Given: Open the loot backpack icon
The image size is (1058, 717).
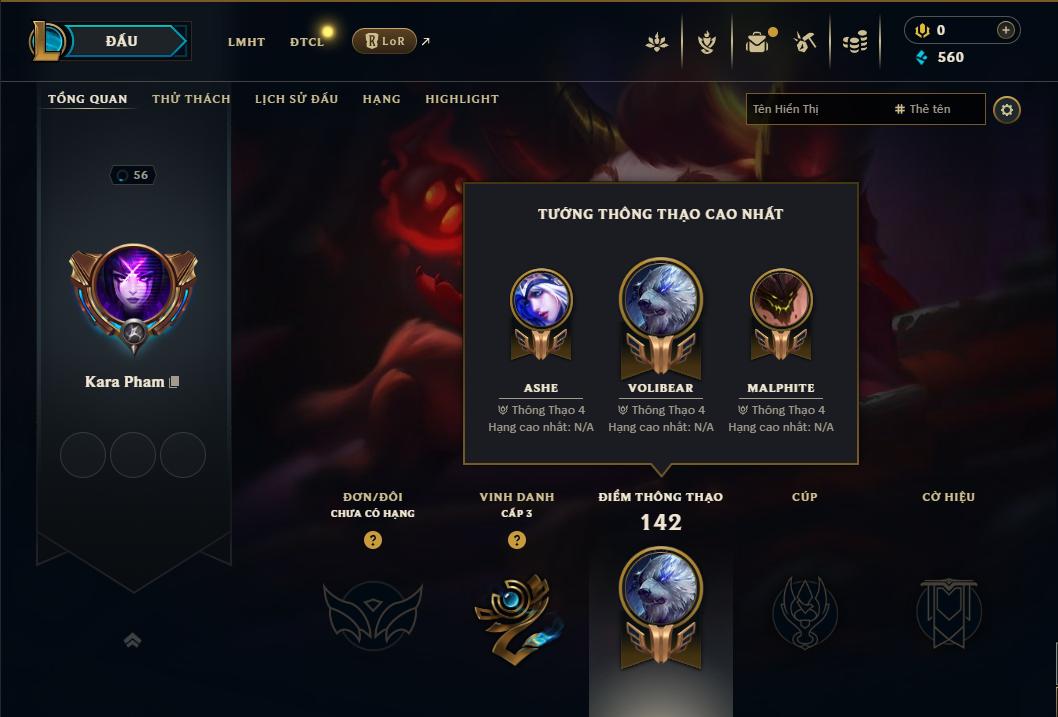Looking at the screenshot, I should click(x=757, y=42).
